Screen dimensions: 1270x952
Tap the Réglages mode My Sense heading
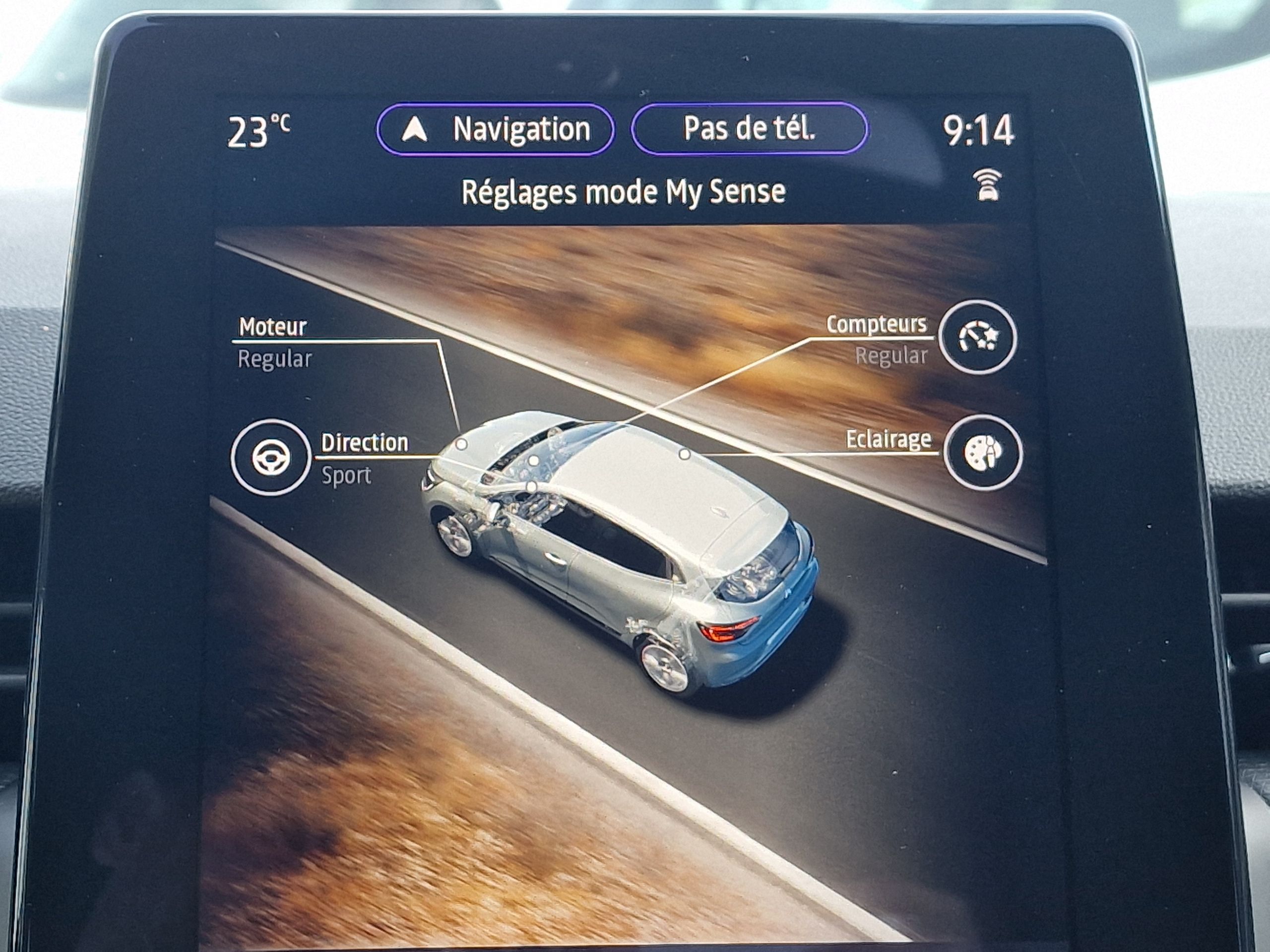click(x=624, y=191)
